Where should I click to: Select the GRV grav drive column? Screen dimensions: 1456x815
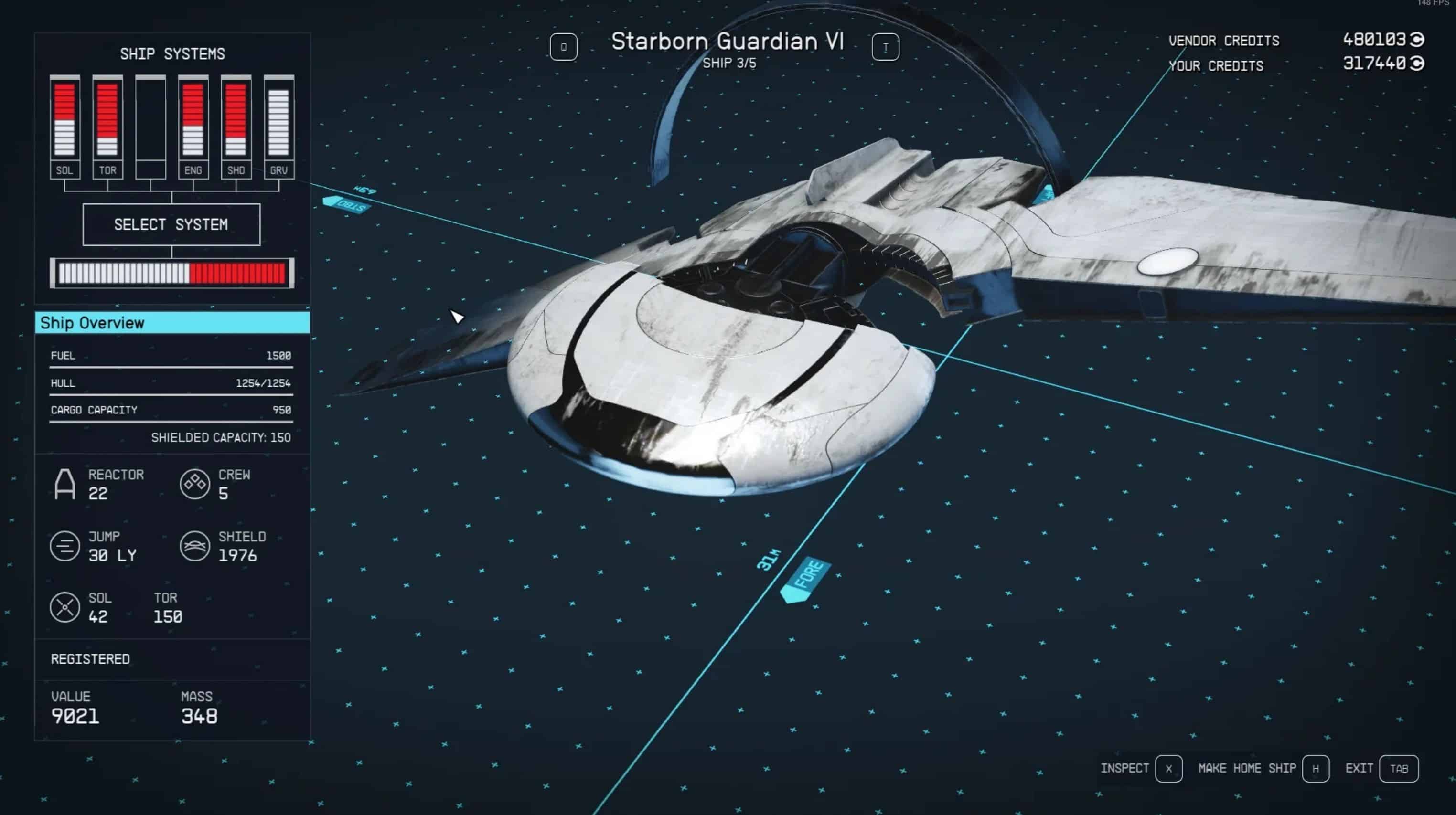click(x=278, y=127)
